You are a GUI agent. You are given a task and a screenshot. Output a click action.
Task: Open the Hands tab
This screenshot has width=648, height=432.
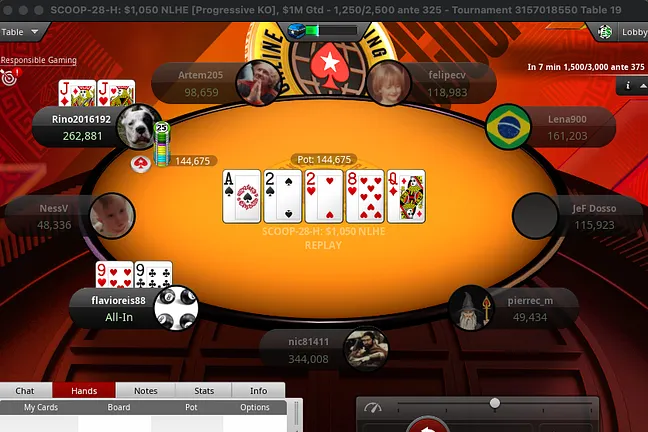tap(85, 391)
